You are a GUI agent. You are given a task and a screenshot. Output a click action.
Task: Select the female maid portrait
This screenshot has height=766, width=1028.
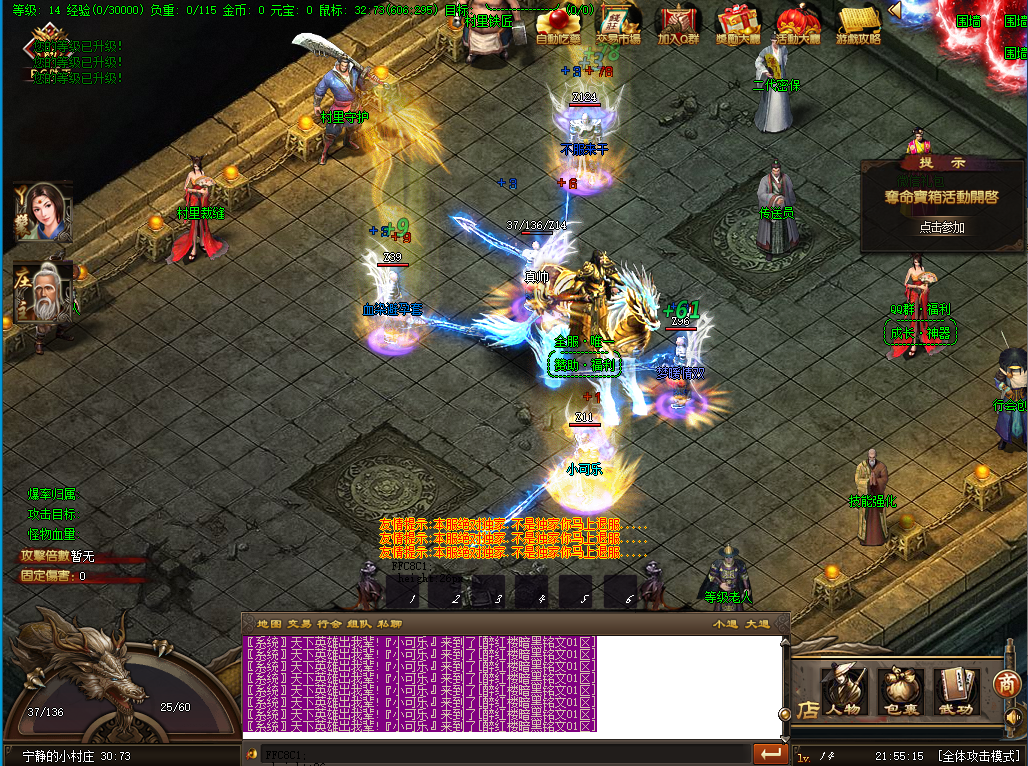(x=42, y=211)
